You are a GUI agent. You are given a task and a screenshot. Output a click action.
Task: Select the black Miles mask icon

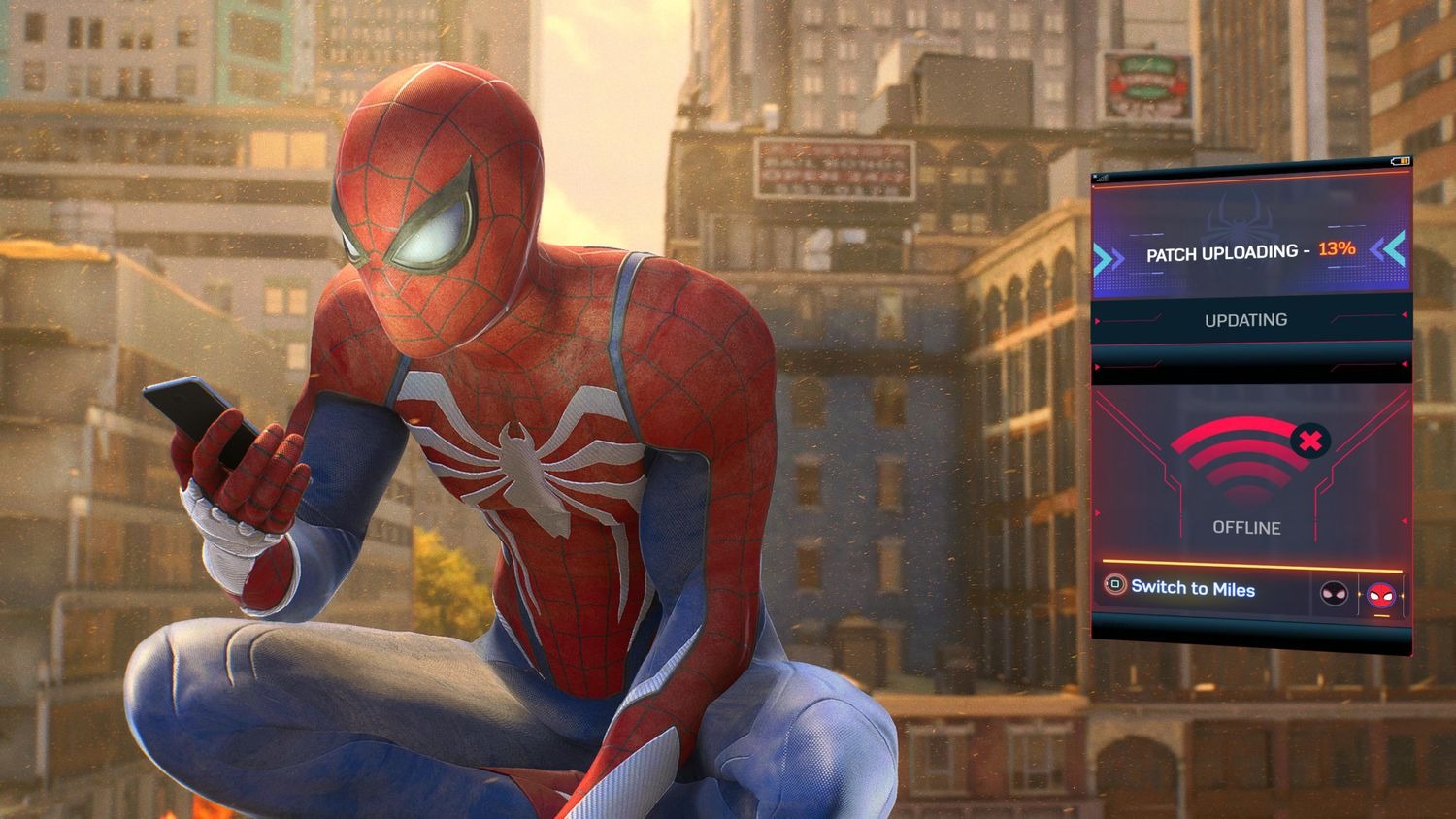1333,592
